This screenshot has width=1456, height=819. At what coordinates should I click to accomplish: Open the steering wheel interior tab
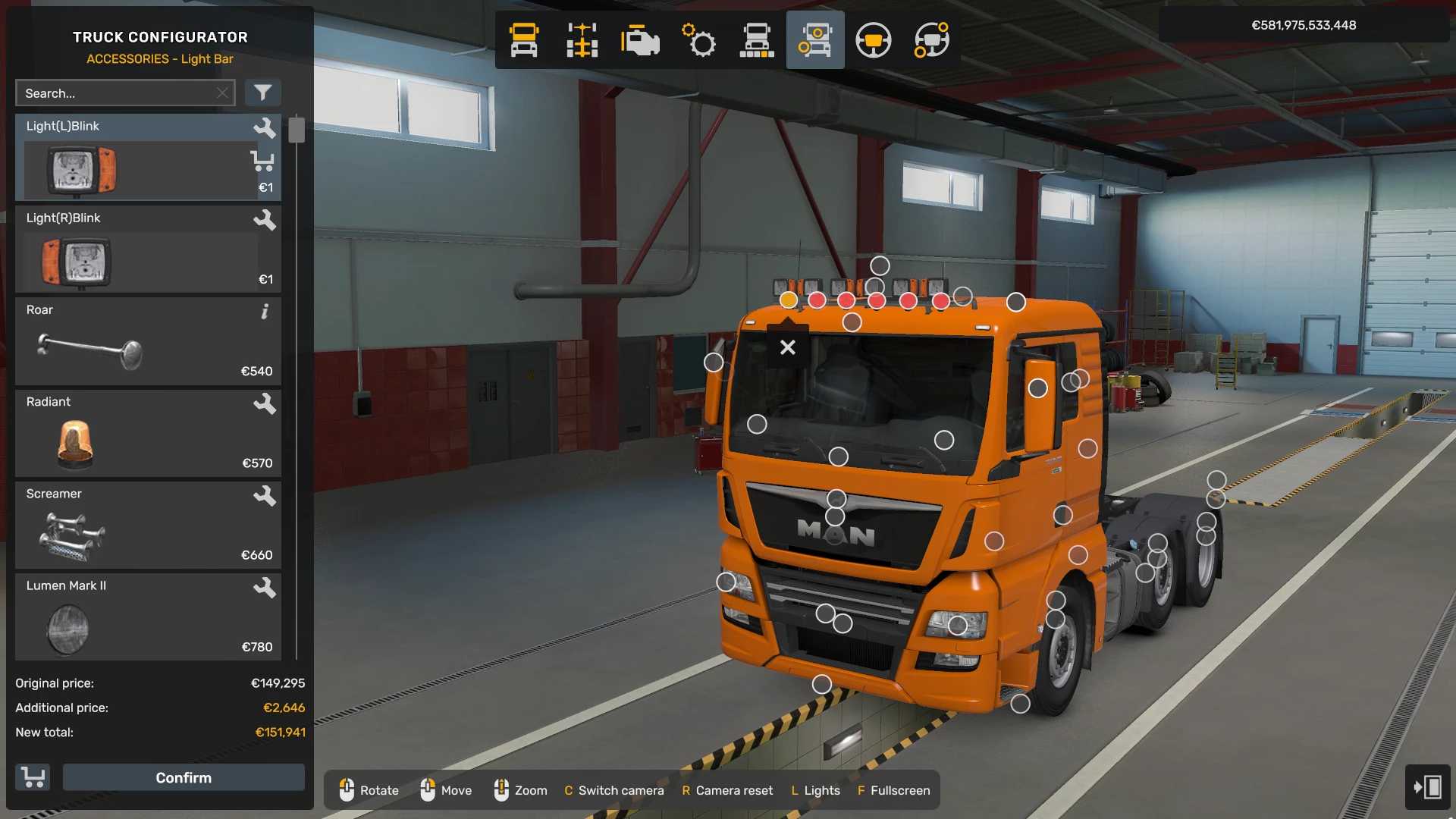pos(874,40)
